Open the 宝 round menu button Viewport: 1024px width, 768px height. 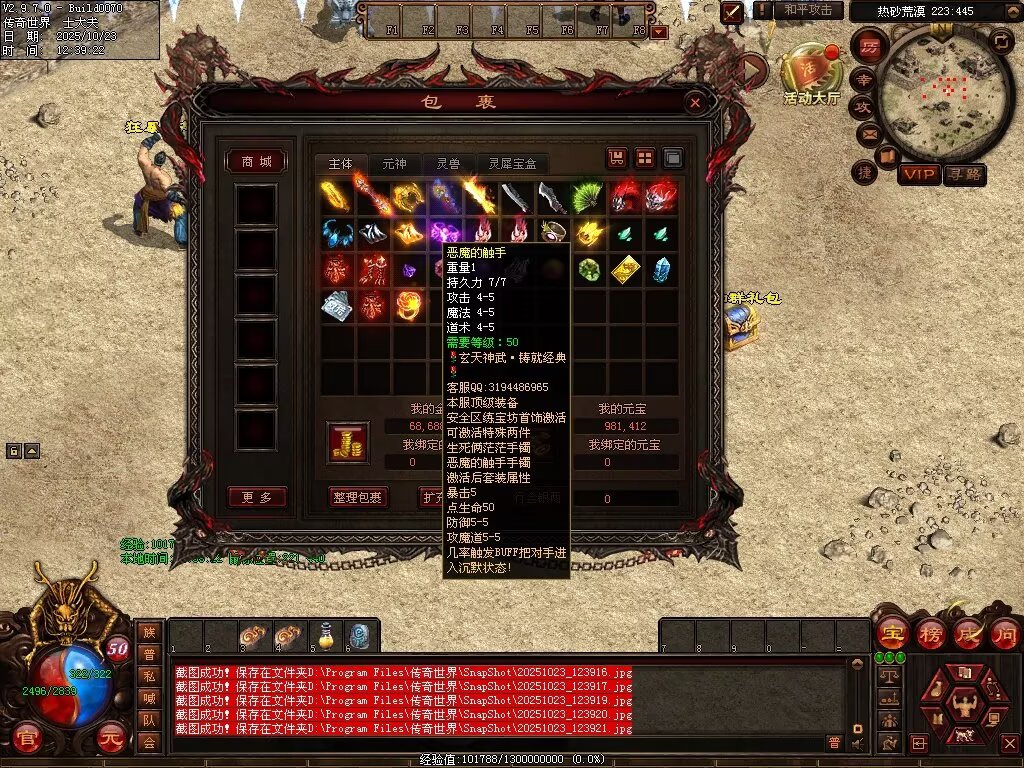[890, 634]
